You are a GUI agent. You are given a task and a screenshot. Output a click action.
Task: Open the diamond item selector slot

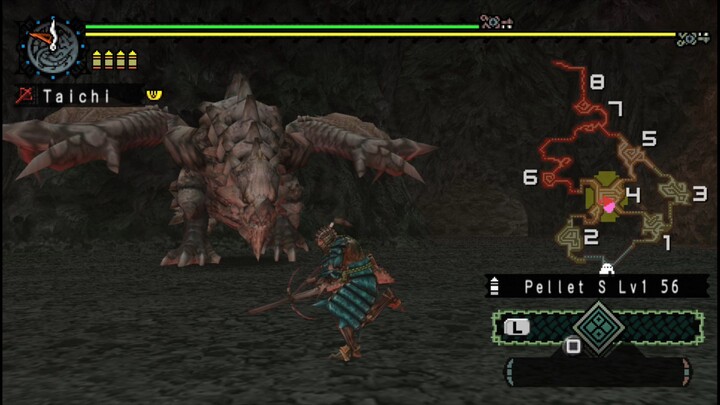[x=599, y=327]
